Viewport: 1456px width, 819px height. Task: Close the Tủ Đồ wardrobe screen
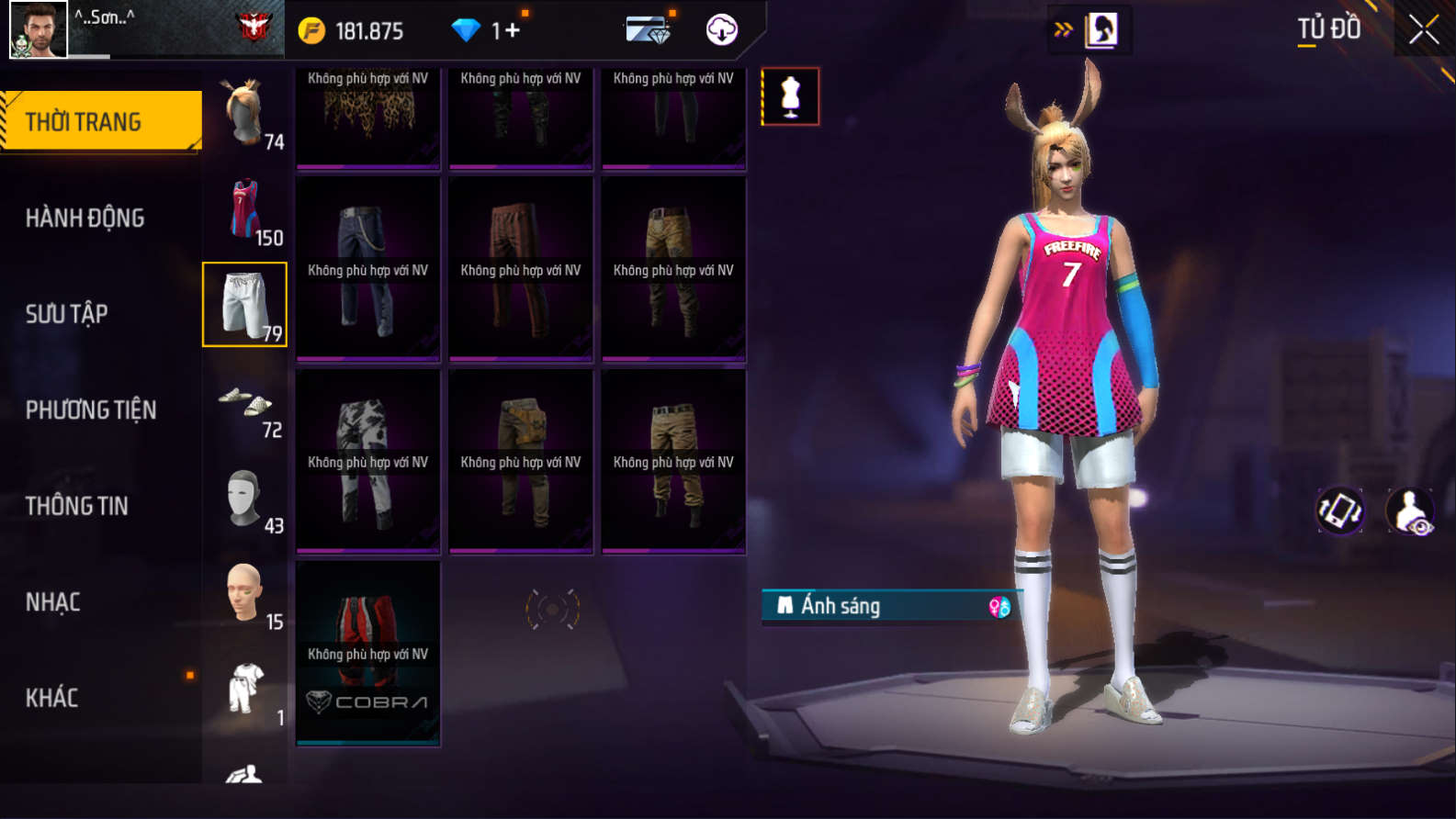click(1423, 30)
